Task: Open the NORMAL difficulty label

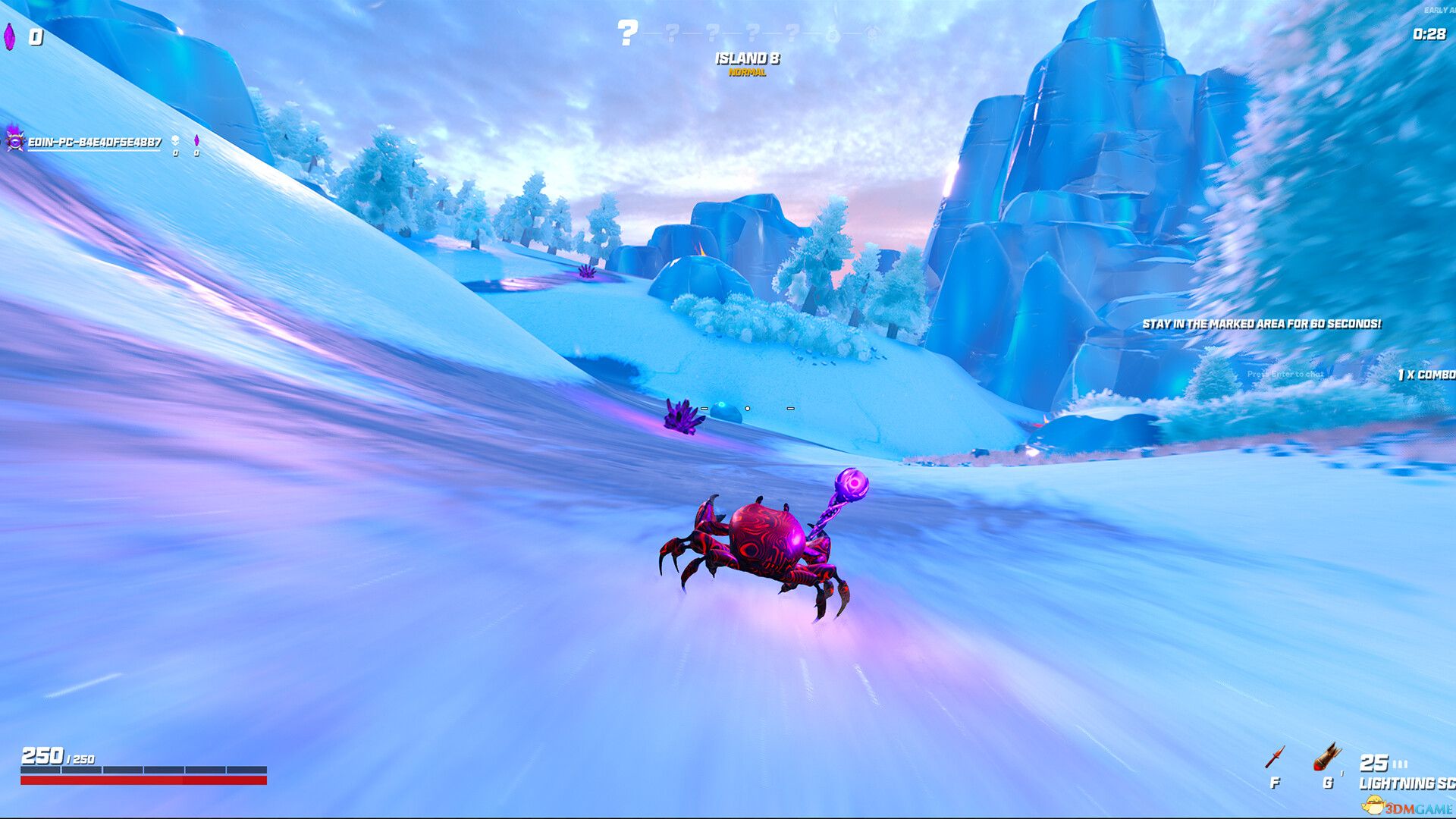Action: click(747, 74)
